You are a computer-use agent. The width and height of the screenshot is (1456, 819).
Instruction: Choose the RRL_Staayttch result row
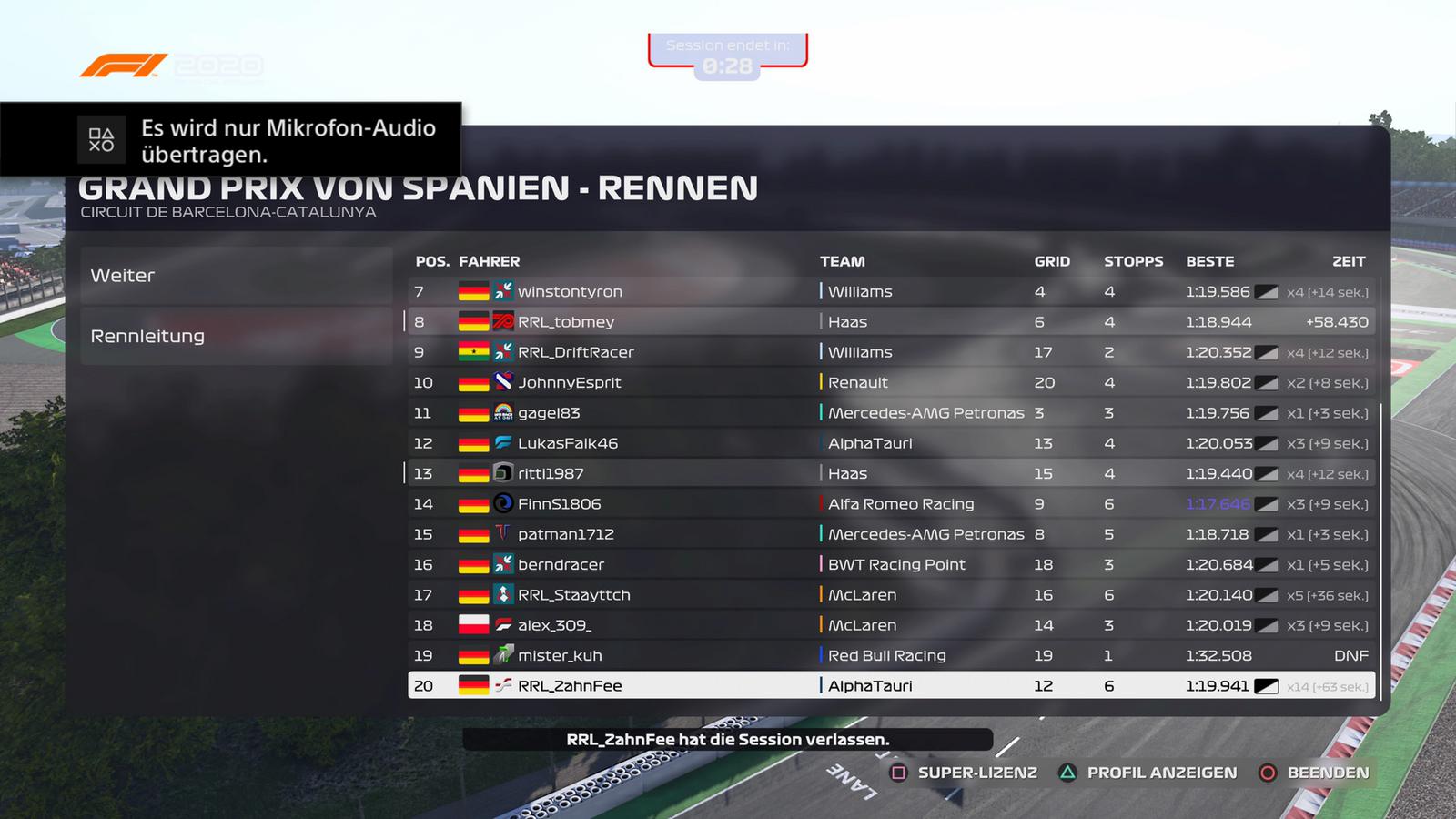tap(888, 595)
